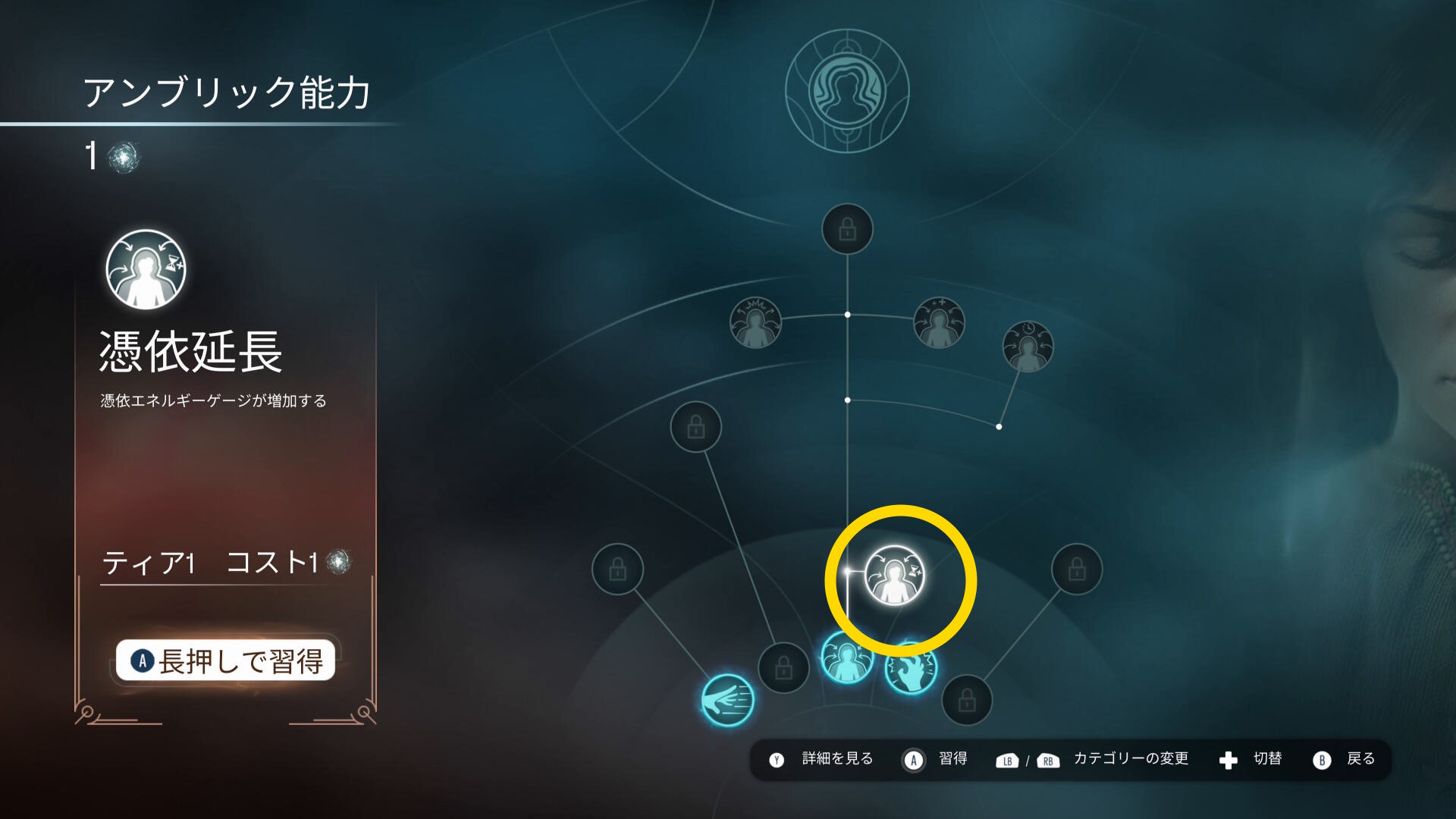Choose the unlocked cyan grabbing hand skill
The image size is (1456, 819).
click(911, 669)
